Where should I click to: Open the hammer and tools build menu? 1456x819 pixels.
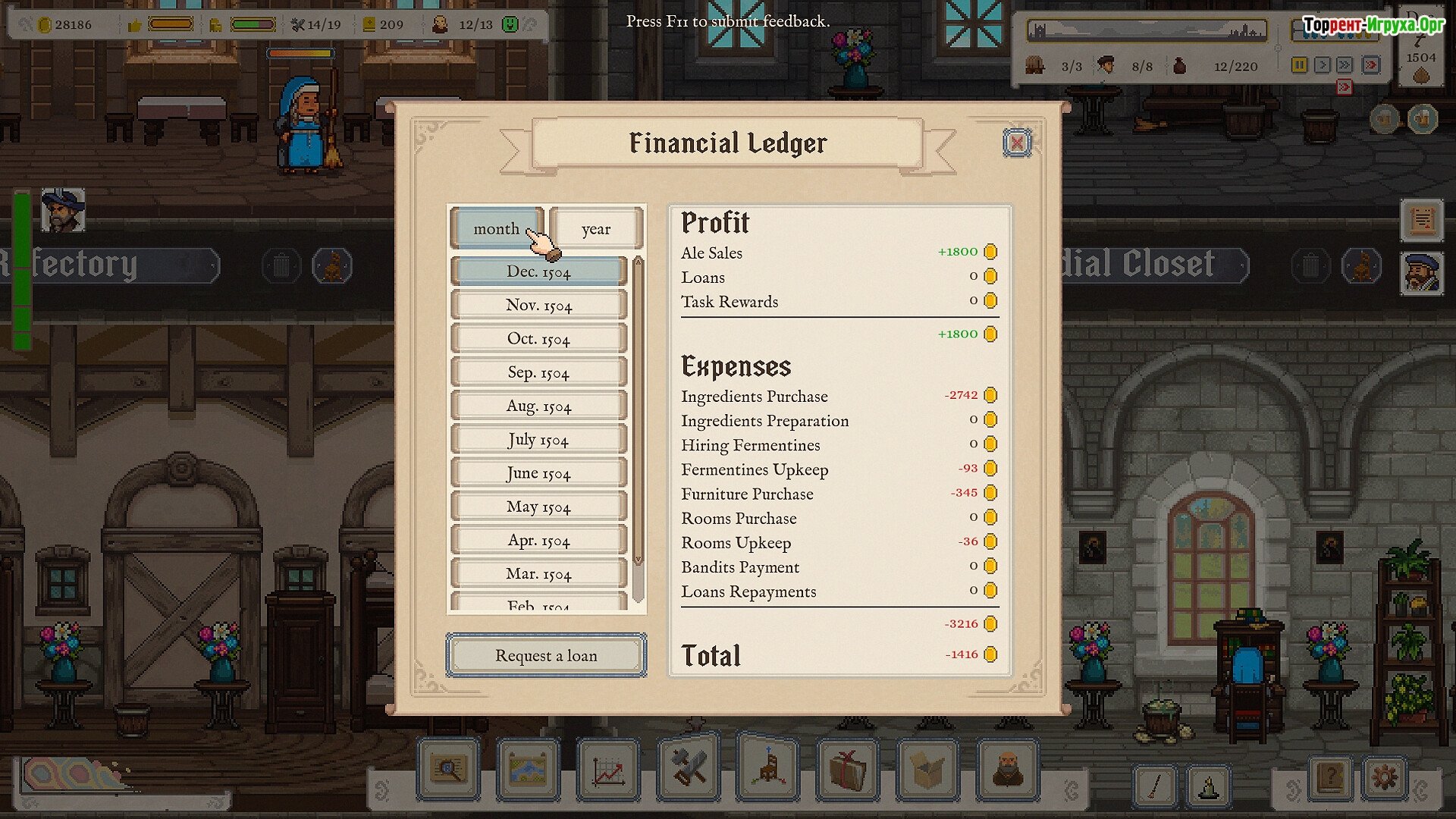point(689,769)
